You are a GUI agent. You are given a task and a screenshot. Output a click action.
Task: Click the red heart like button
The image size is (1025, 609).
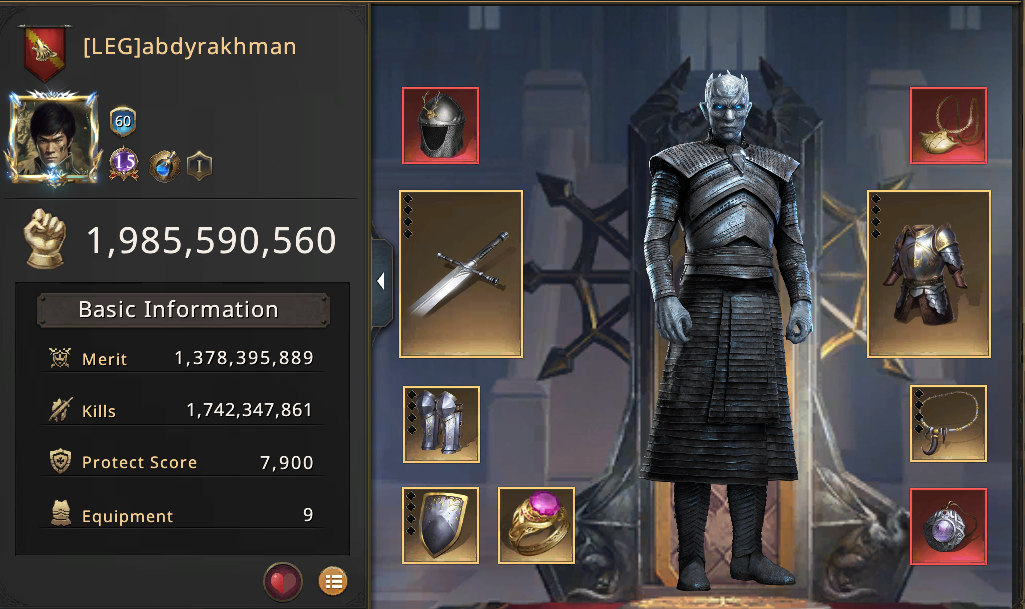pos(283,581)
